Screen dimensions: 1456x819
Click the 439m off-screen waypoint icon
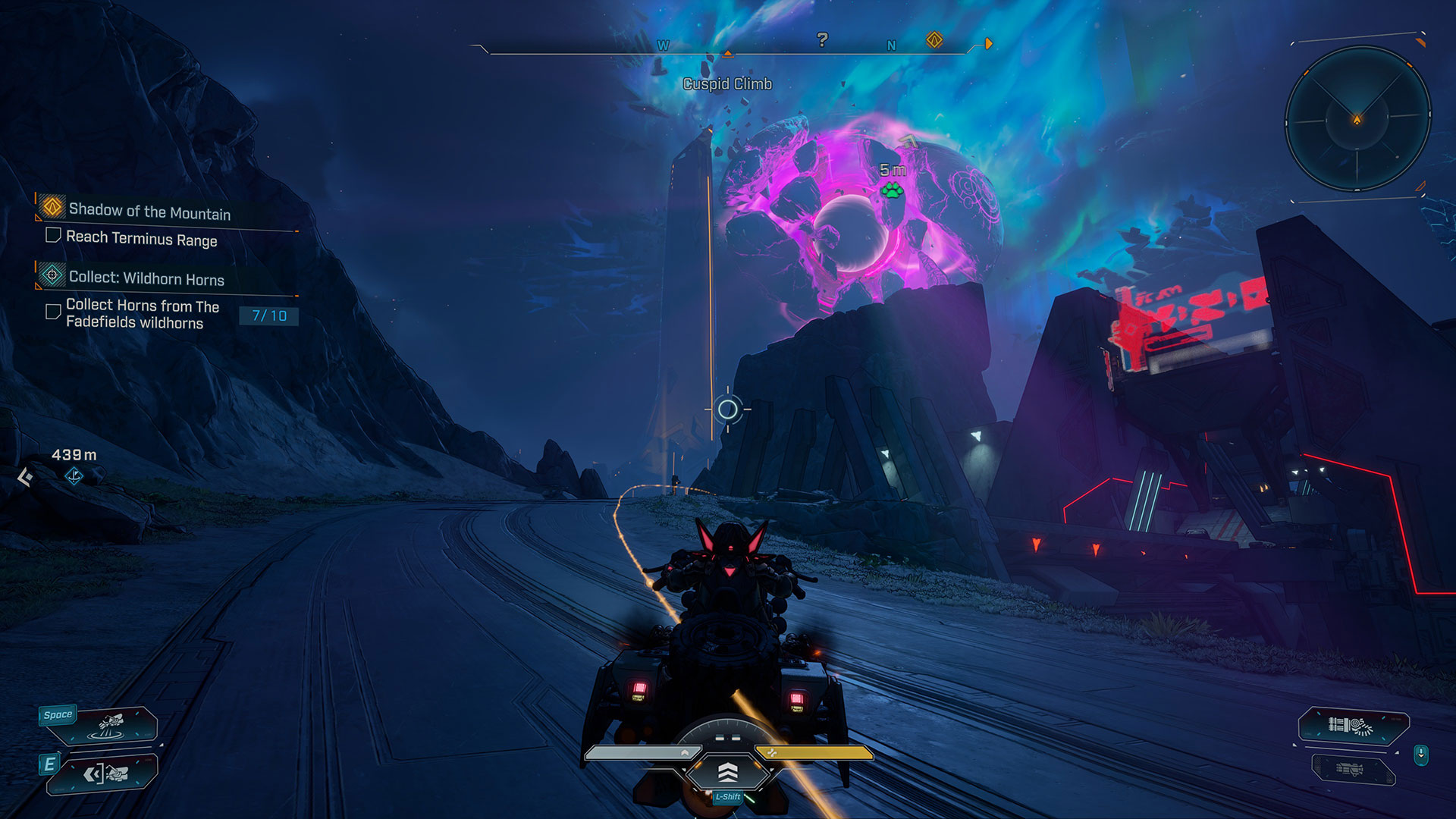[x=74, y=476]
